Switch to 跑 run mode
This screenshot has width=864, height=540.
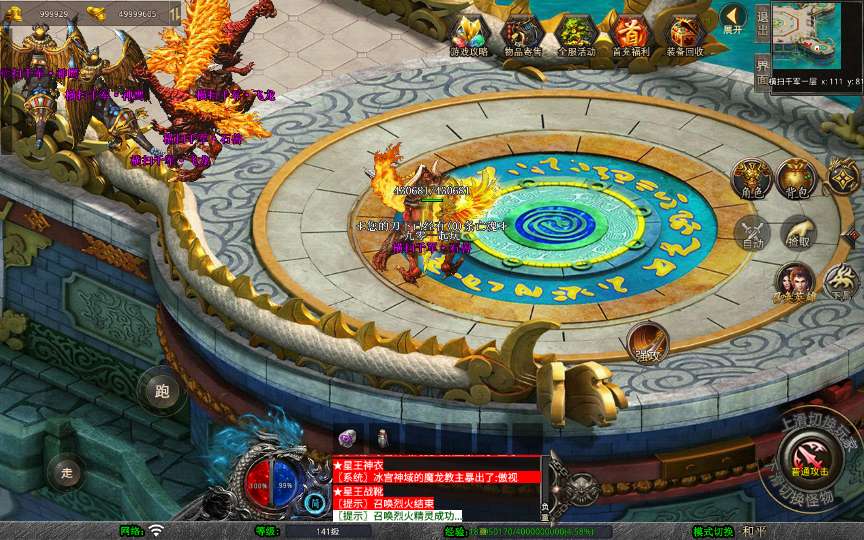pos(162,391)
